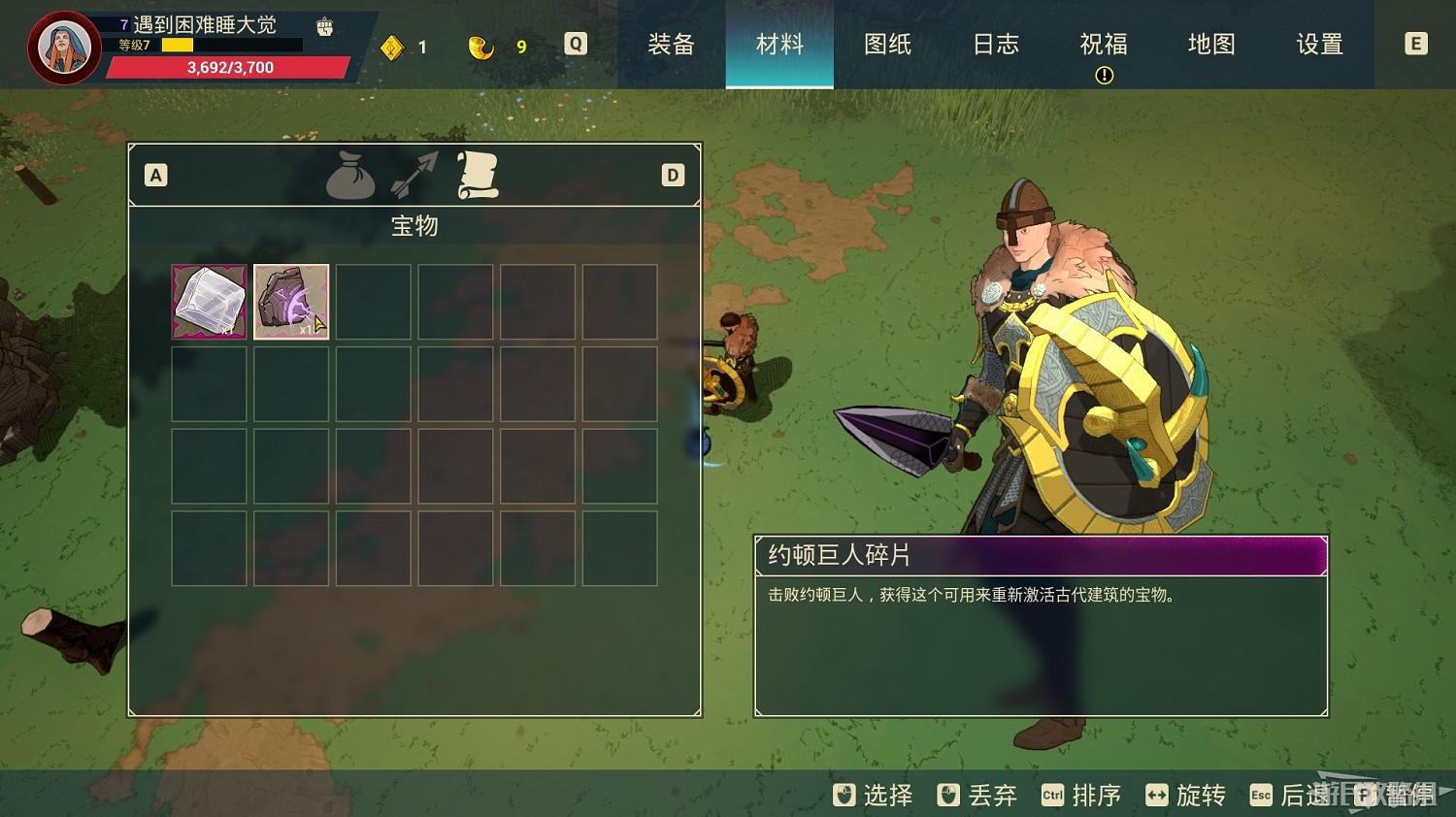Click the D next-tab expander arrow
The width and height of the screenshot is (1456, 817).
tap(671, 176)
